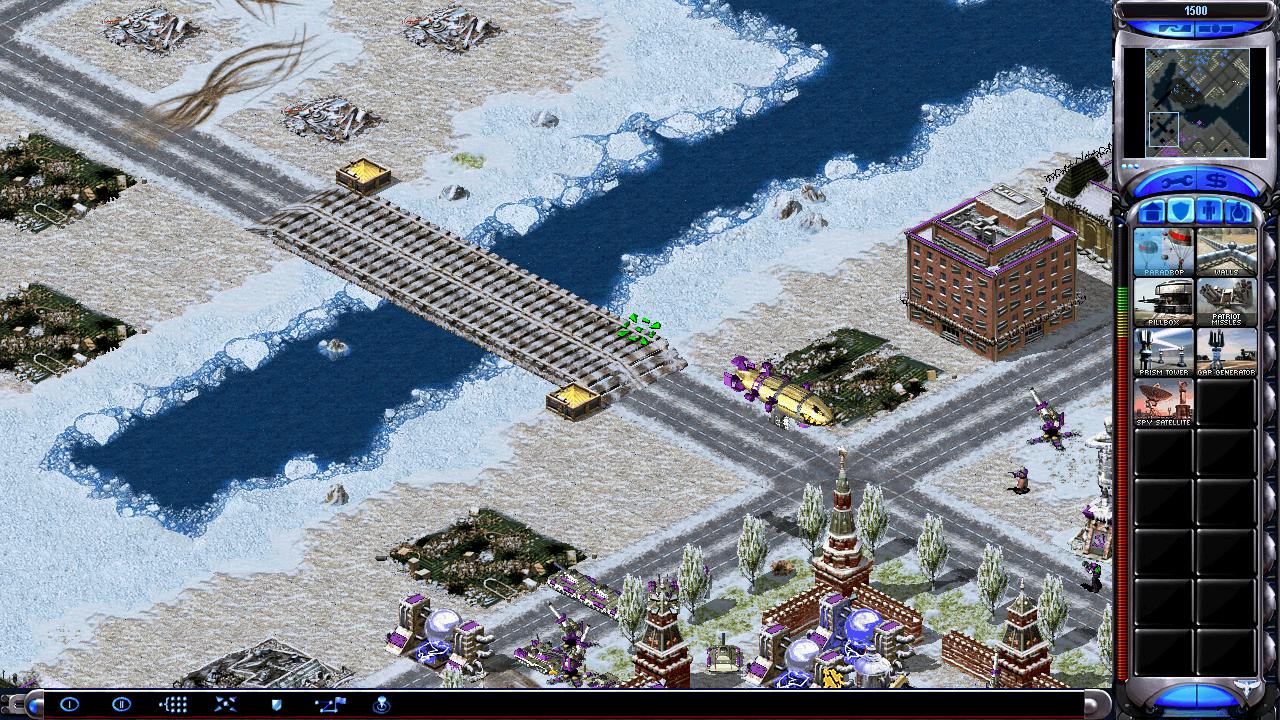Click the deploy arrows command icon
Screen dimensions: 1280x720
(225, 704)
